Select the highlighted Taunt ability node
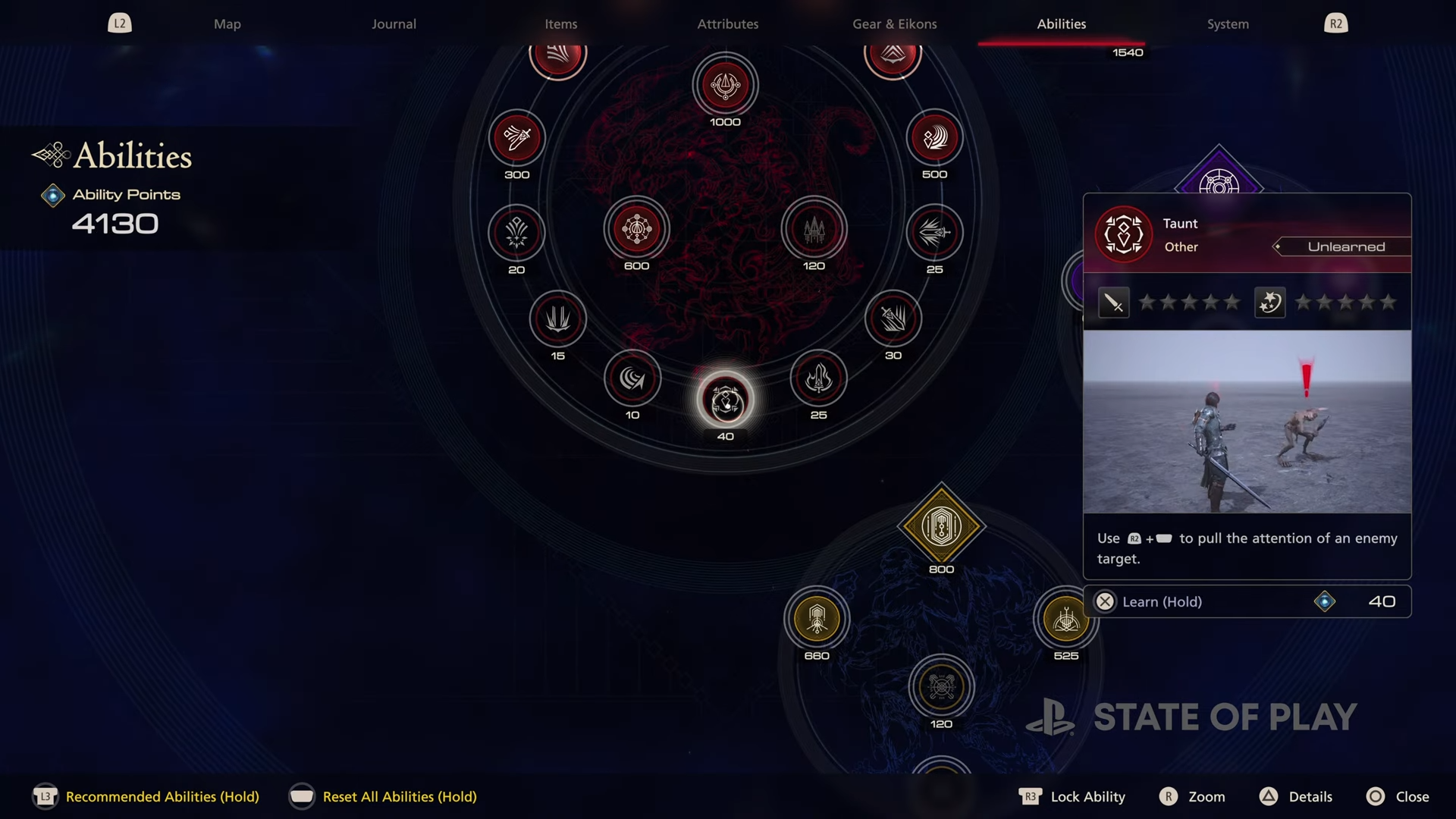This screenshot has width=1456, height=819. click(726, 400)
